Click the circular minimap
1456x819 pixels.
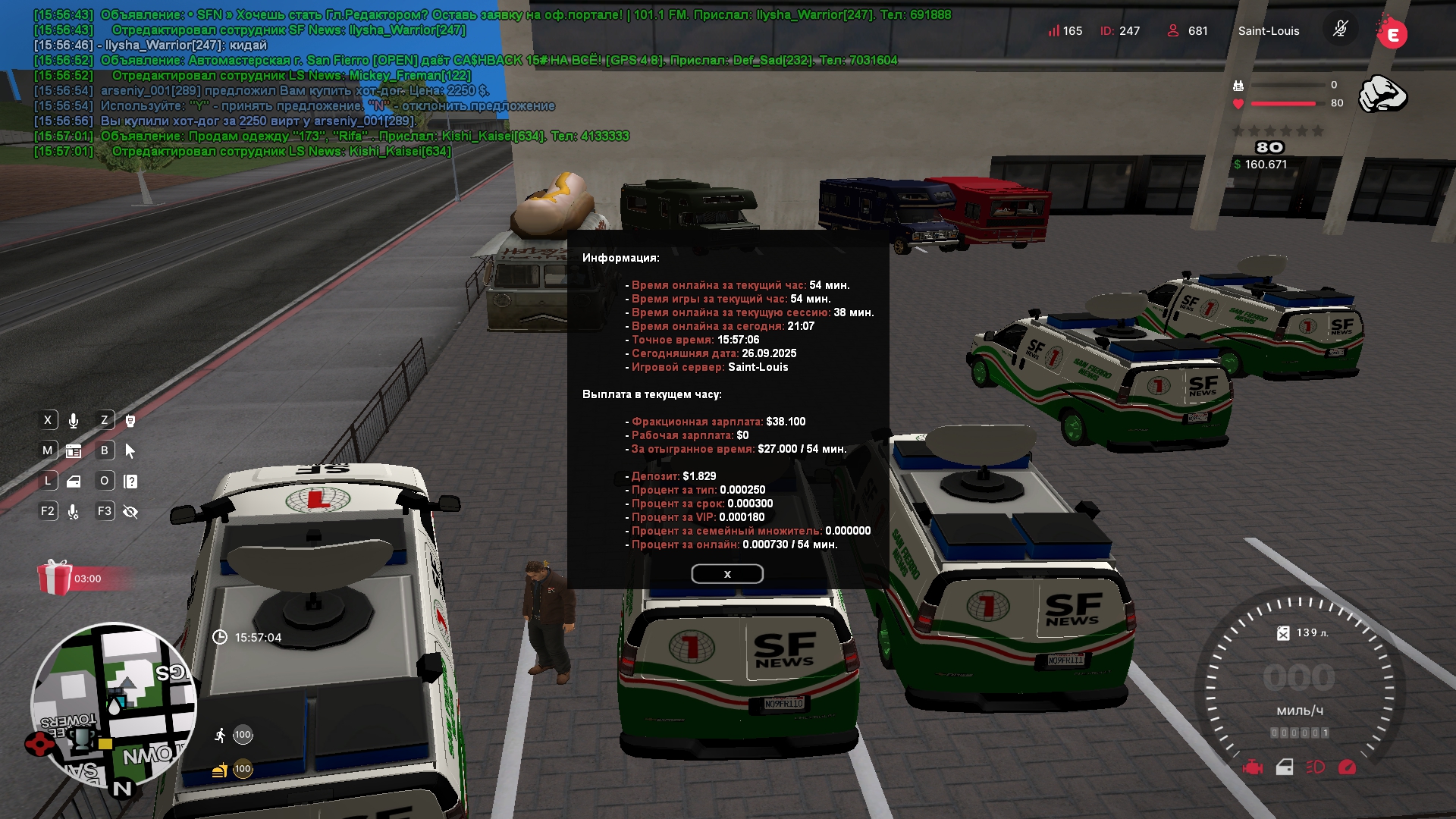pos(113,704)
